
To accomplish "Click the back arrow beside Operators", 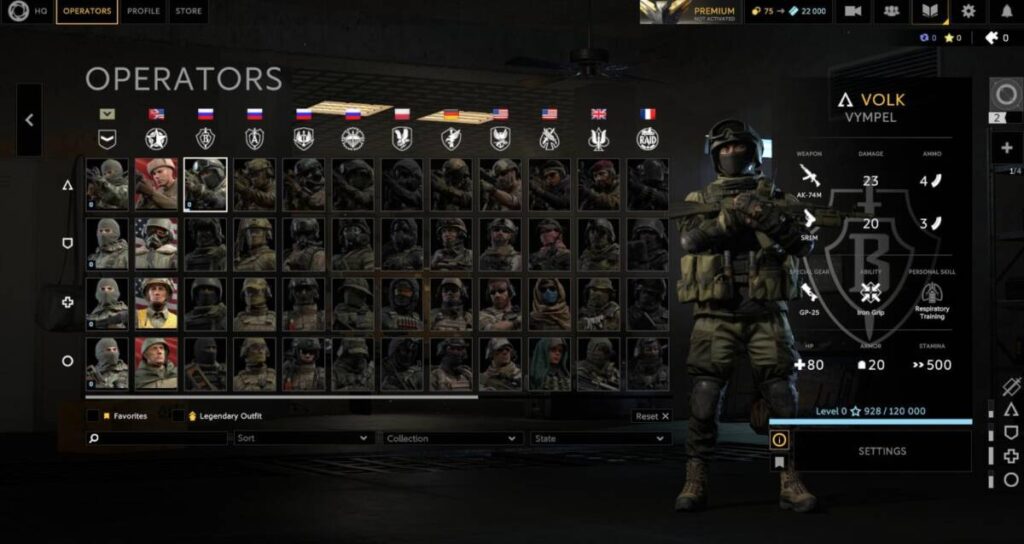I will tap(29, 120).
